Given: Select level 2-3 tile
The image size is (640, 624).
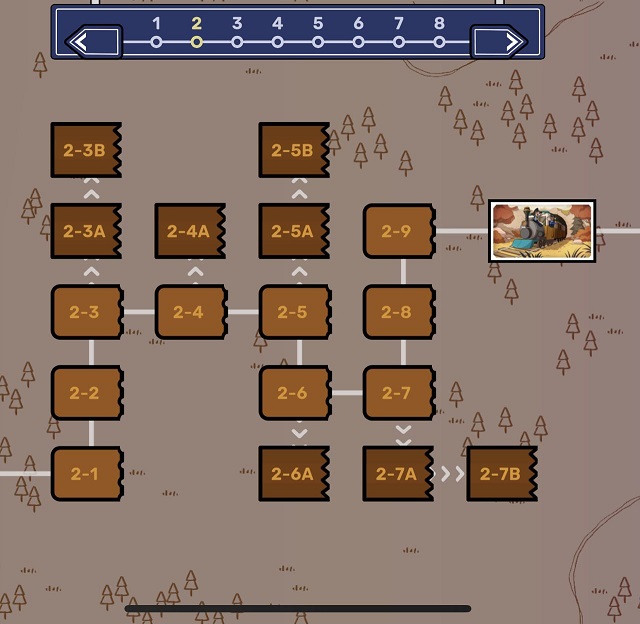Looking at the screenshot, I should pos(86,312).
